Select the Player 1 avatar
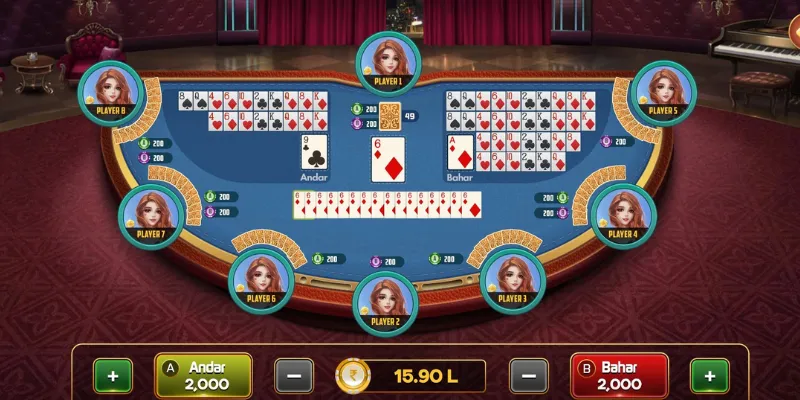Viewport: 800px width, 400px height. 387,60
